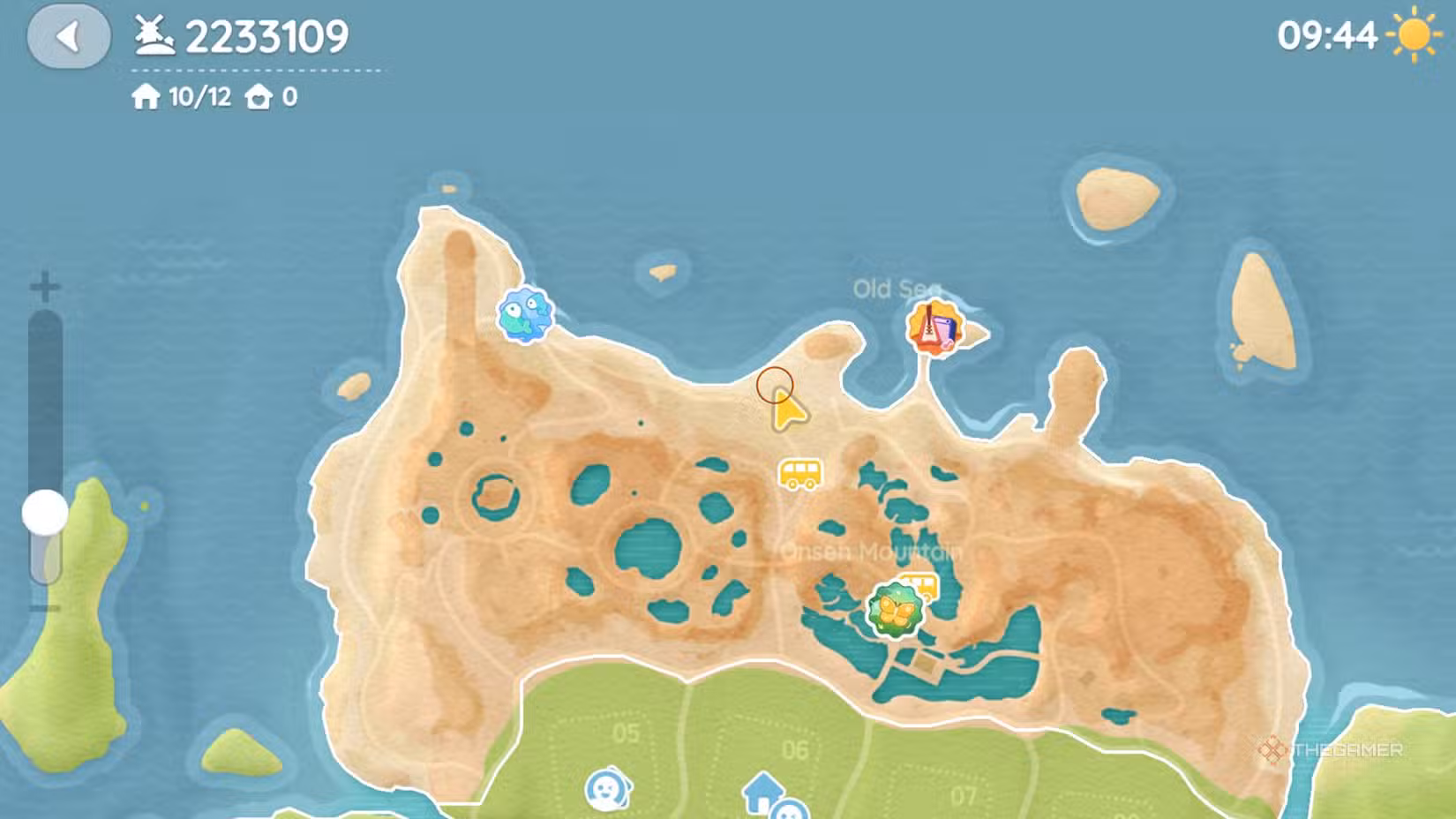
Task: Select the green butterfly map marker
Action: tap(895, 609)
